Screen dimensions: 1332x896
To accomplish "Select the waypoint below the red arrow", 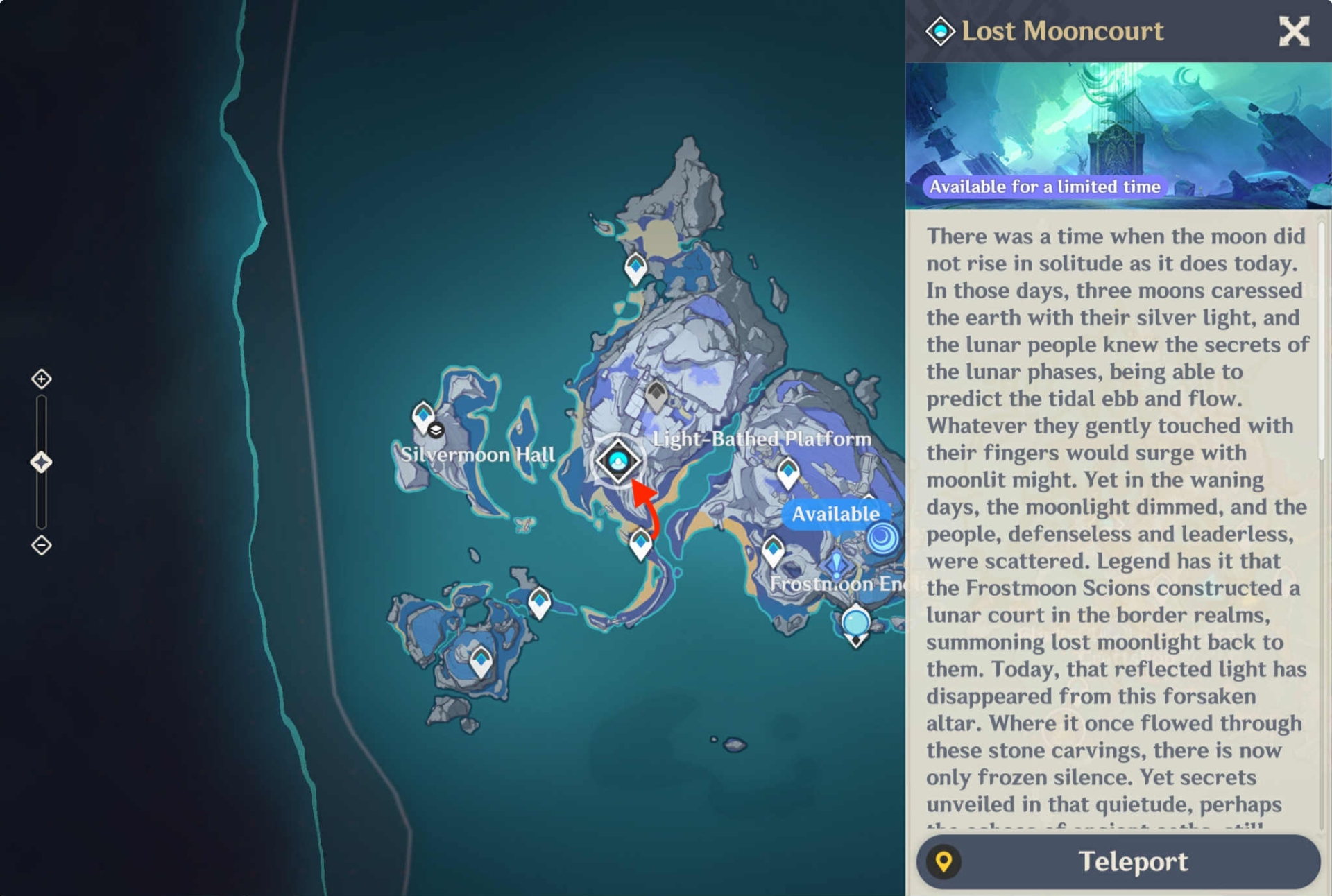I will (x=640, y=544).
